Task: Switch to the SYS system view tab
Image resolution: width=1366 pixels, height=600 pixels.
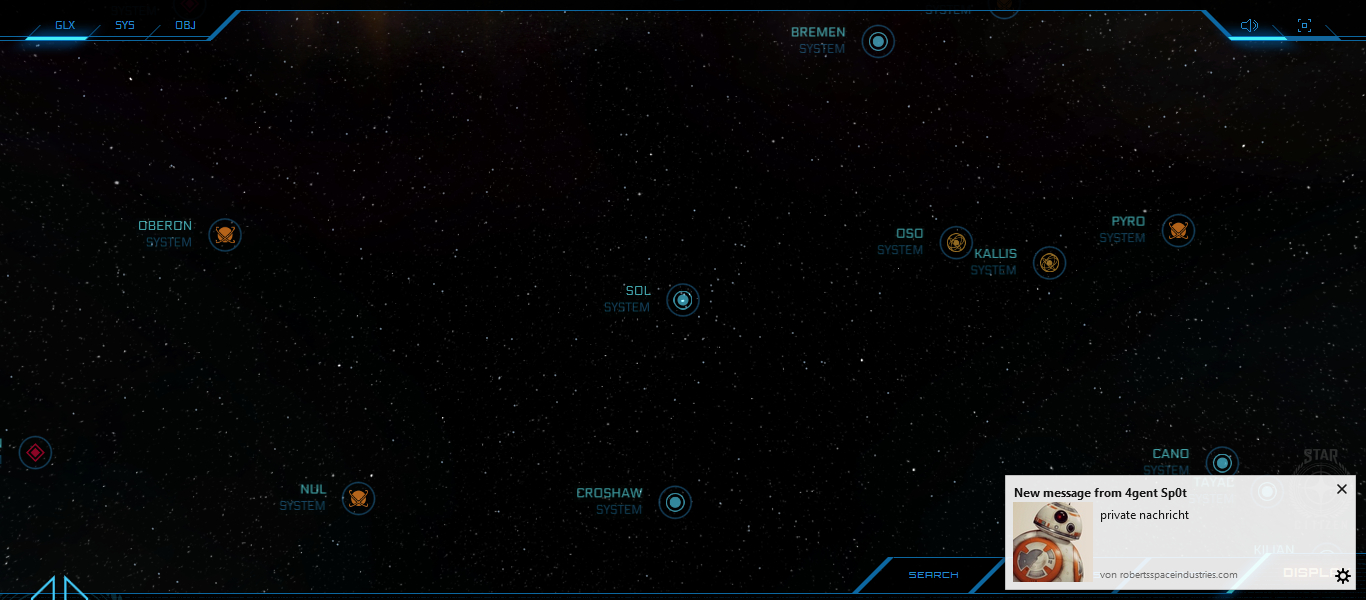Action: coord(125,25)
